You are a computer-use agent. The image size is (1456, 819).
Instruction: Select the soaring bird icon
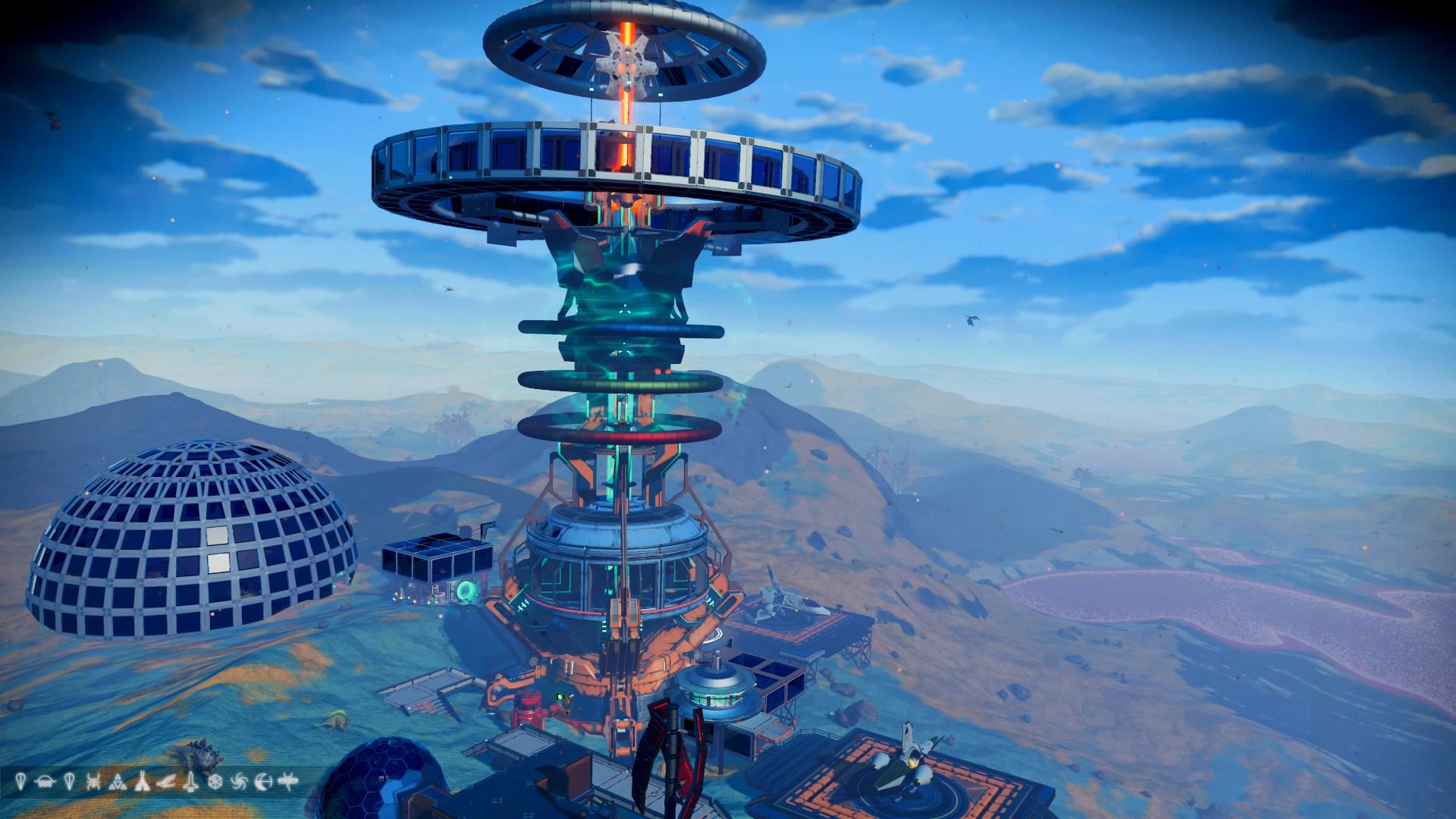click(166, 782)
